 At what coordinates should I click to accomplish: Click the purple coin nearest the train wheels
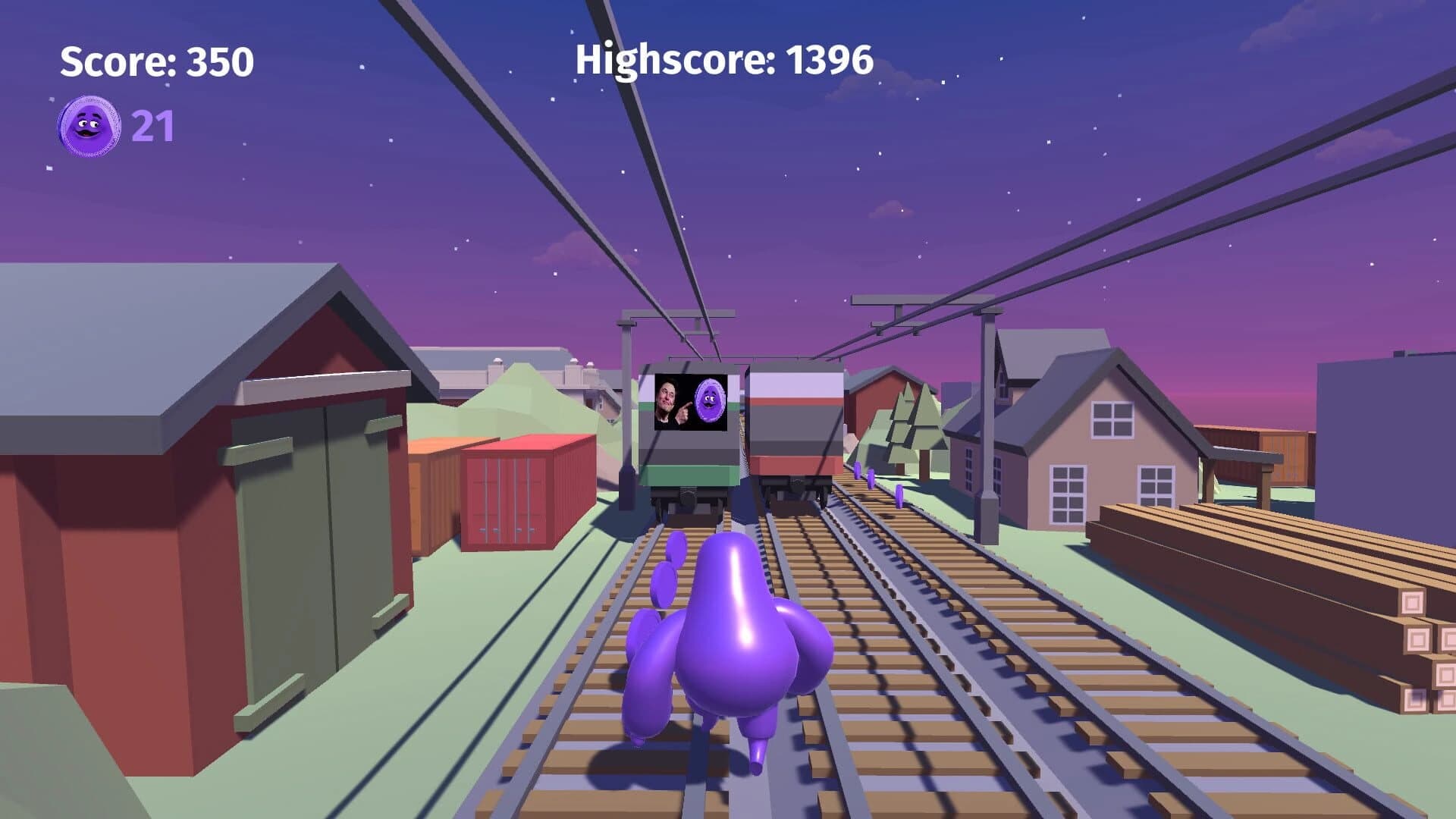(857, 472)
